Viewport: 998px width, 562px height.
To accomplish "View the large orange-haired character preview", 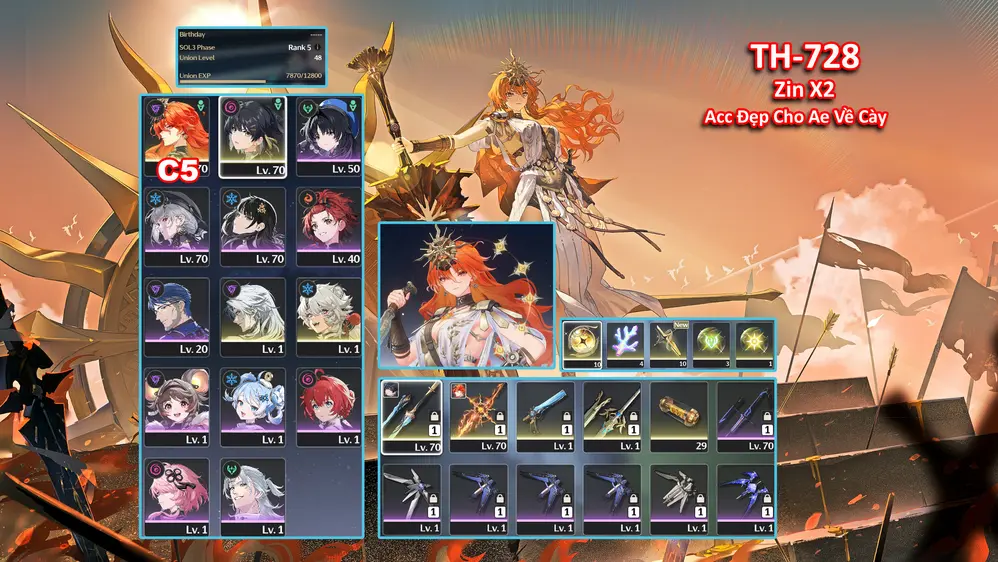I will click(467, 296).
